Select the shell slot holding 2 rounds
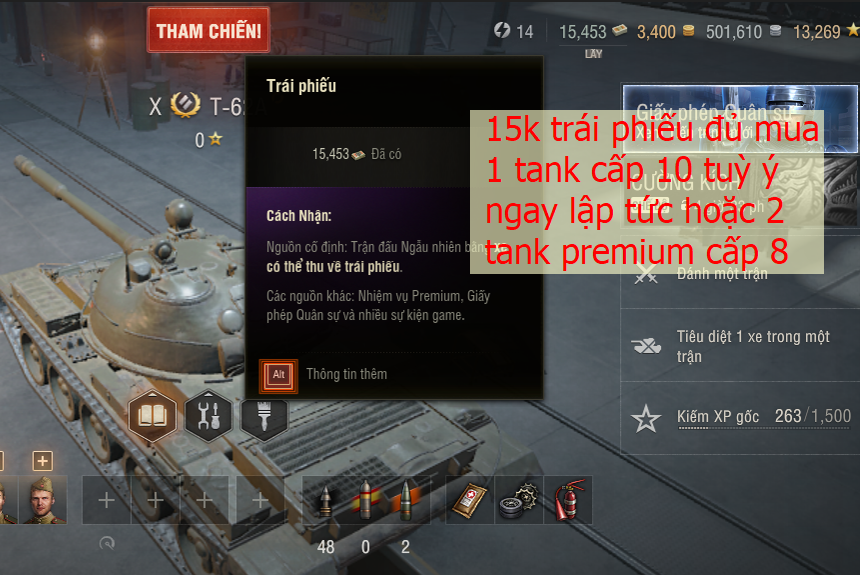Image resolution: width=860 pixels, height=575 pixels. [x=405, y=500]
